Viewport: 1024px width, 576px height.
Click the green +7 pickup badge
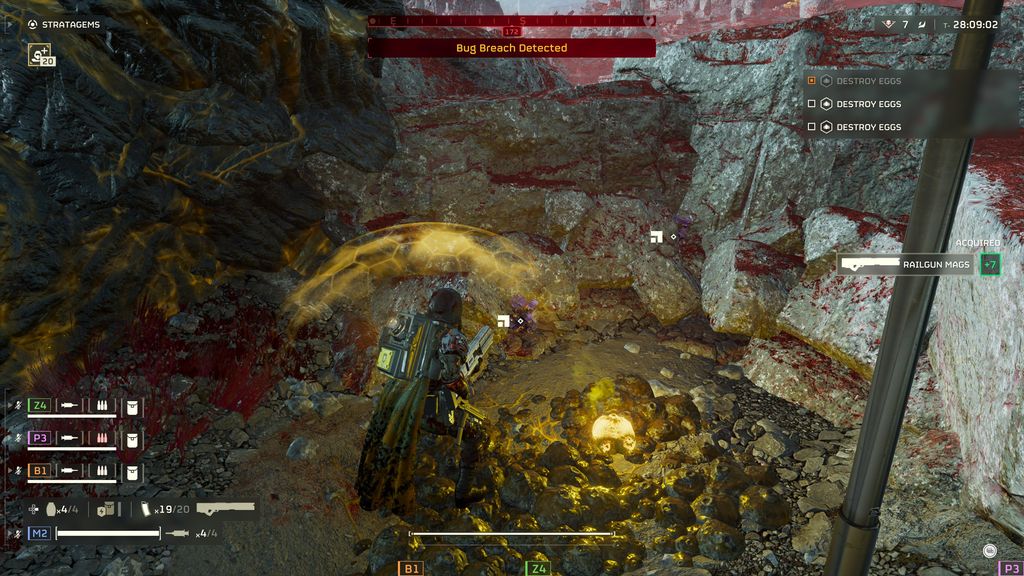point(989,264)
